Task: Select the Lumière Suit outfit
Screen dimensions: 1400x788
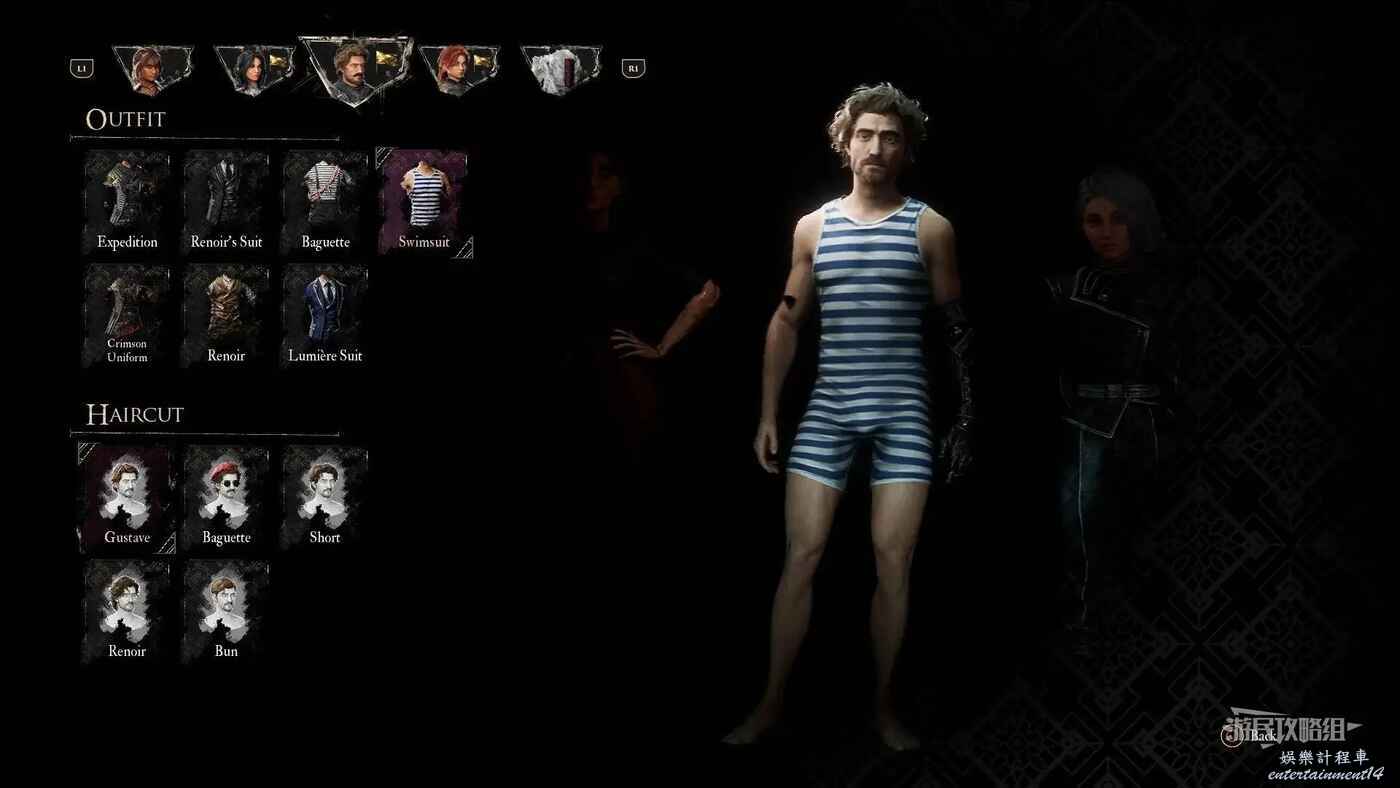Action: point(325,317)
